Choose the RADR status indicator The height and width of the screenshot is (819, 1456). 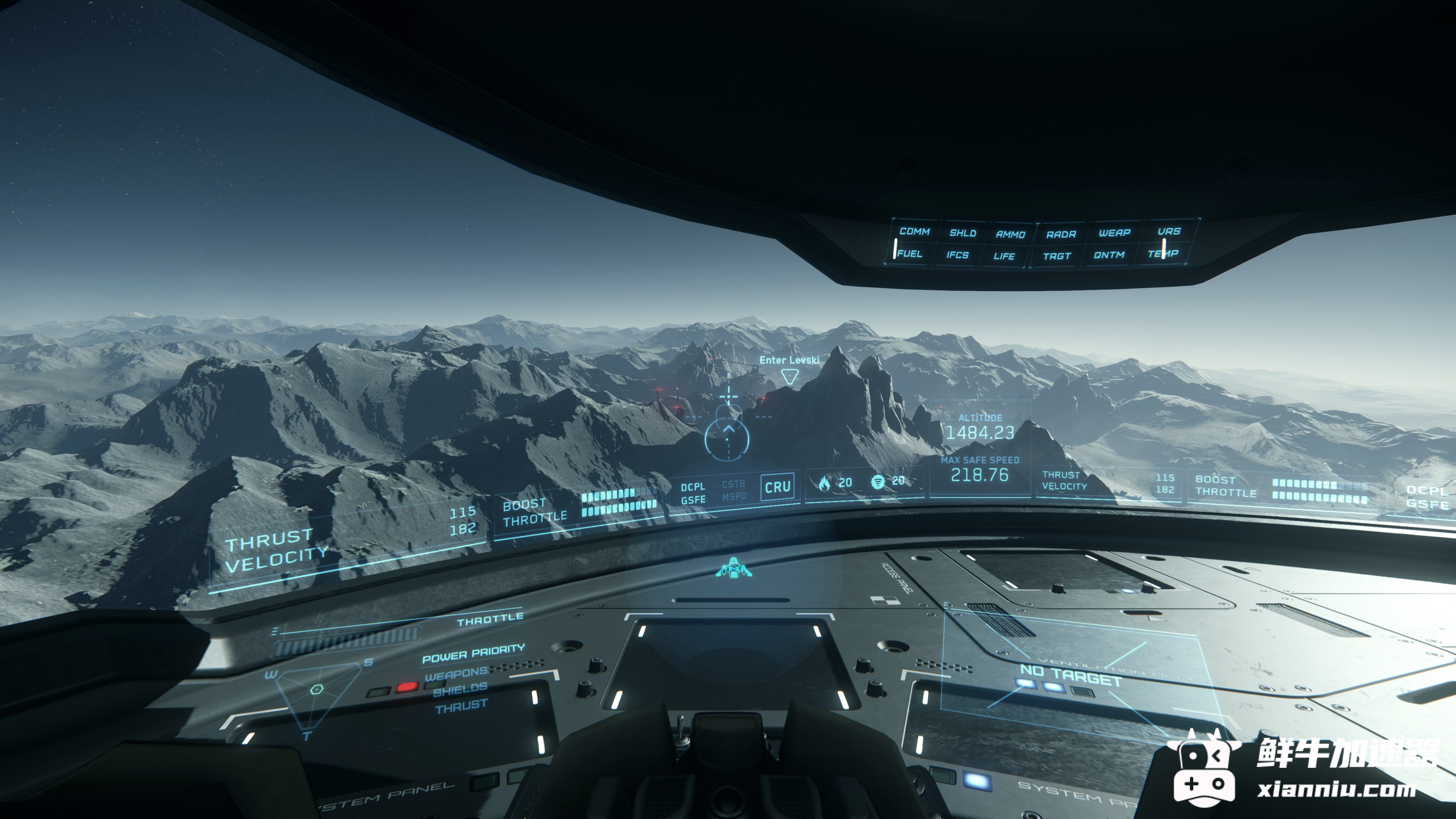pyautogui.click(x=1061, y=234)
